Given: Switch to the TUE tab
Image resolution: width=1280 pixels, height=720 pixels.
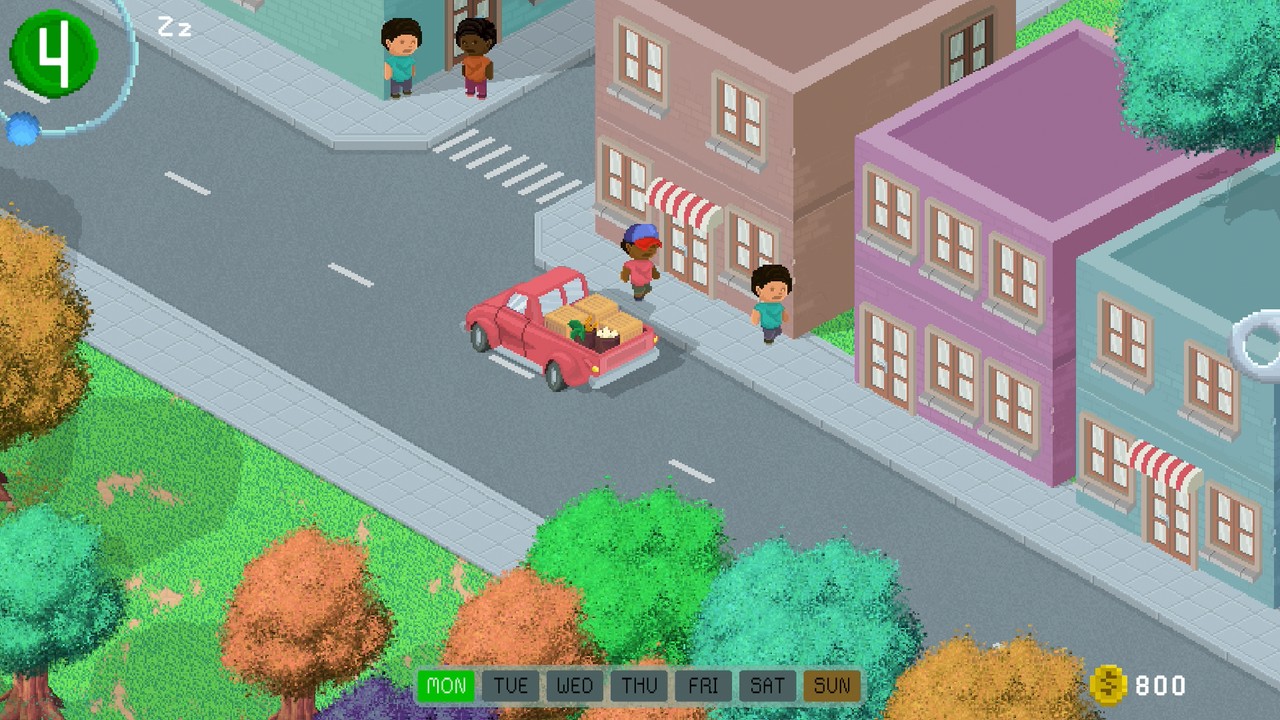Looking at the screenshot, I should [x=511, y=686].
